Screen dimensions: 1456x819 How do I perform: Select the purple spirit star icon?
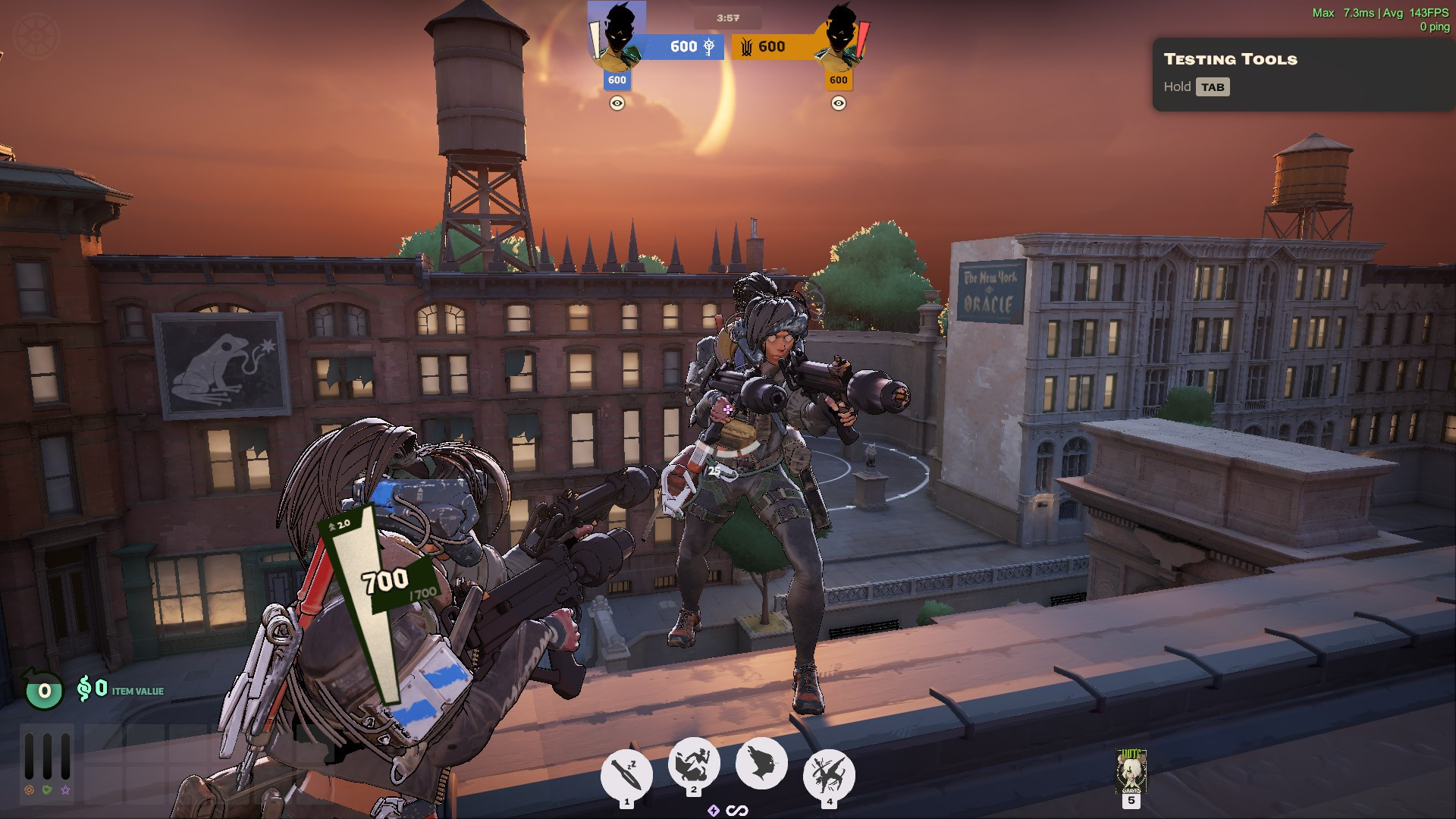tap(65, 790)
